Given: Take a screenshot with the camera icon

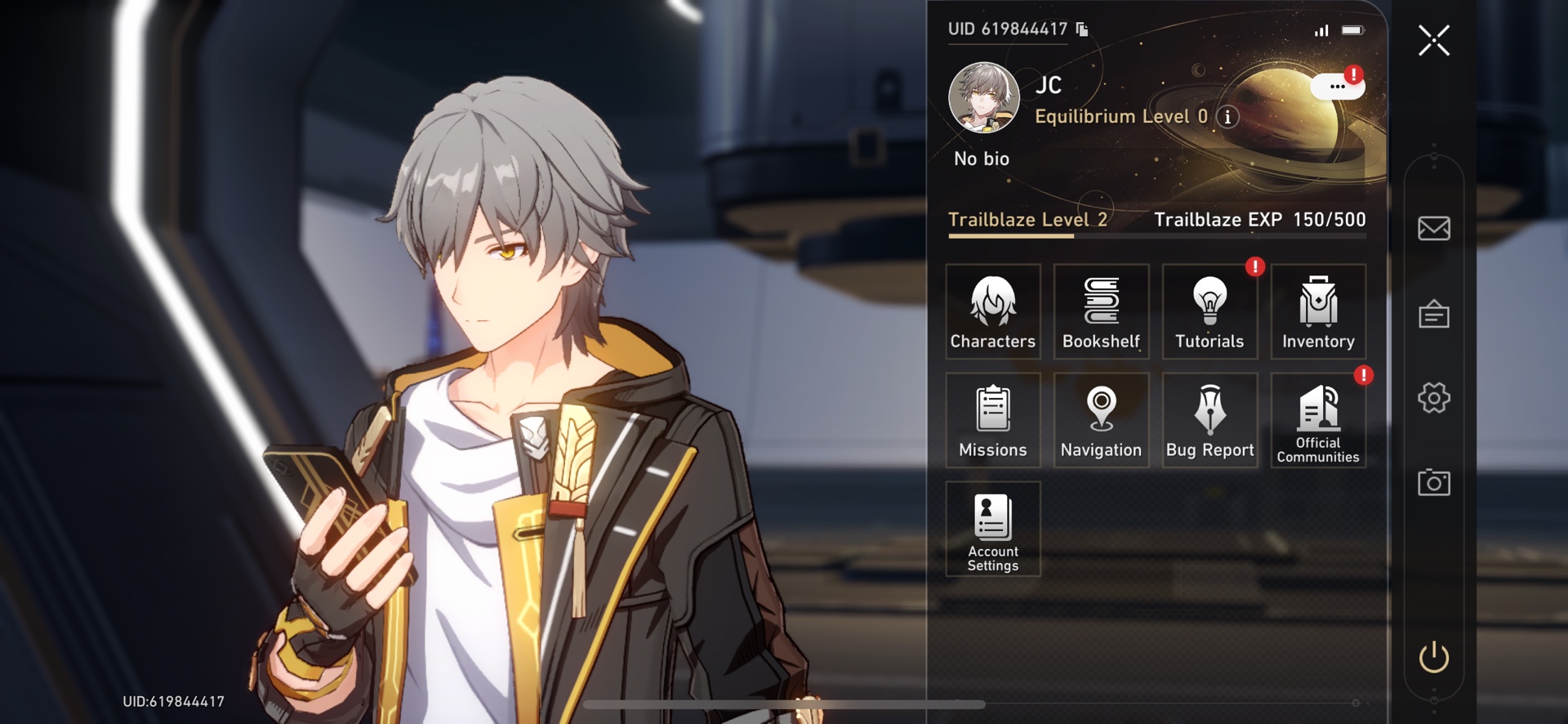Looking at the screenshot, I should (x=1435, y=483).
